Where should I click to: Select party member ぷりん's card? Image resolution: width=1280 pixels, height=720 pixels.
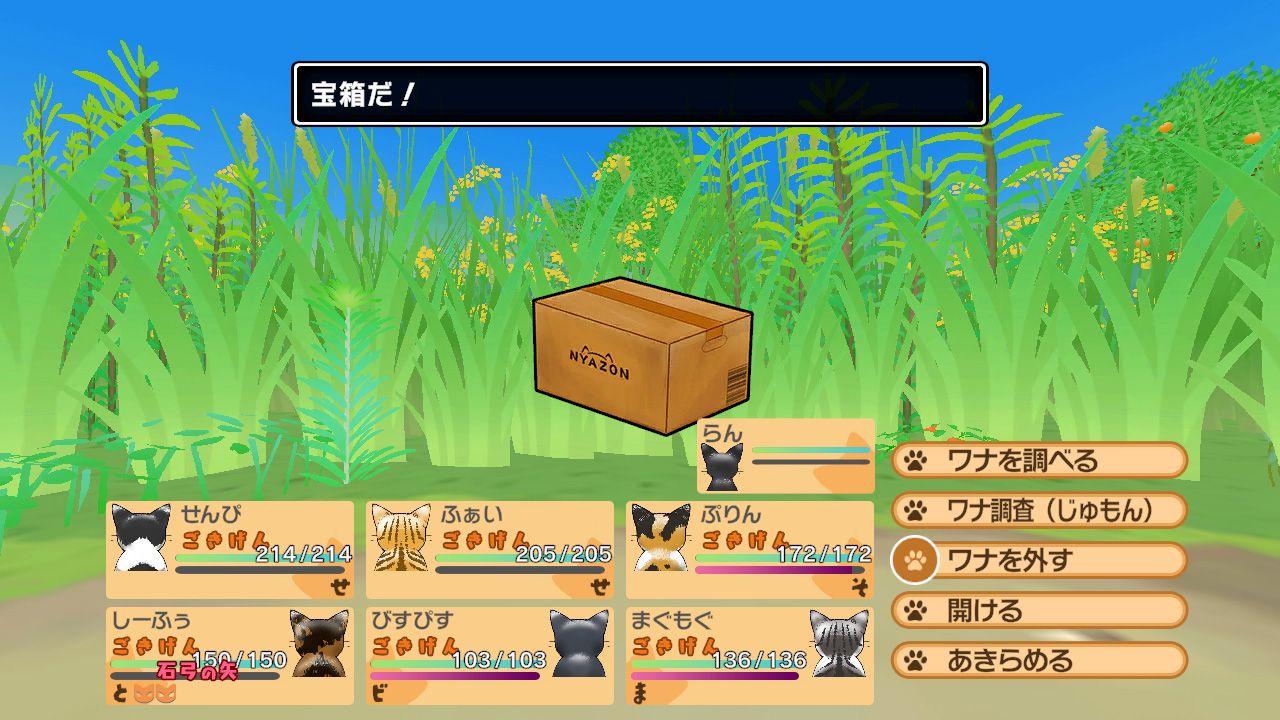(x=750, y=550)
